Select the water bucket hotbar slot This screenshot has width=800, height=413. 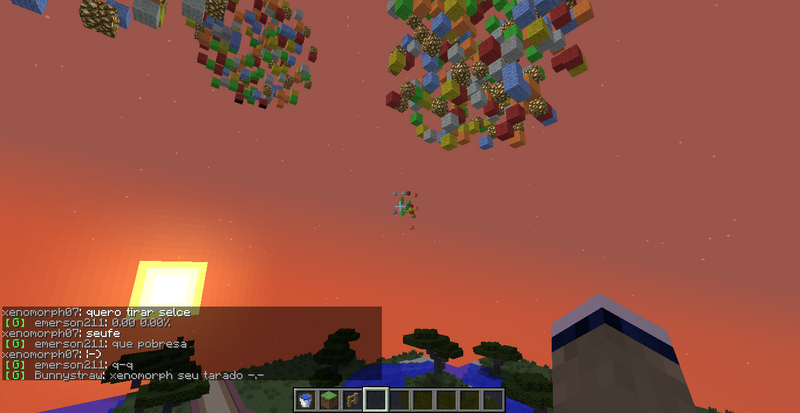click(306, 401)
